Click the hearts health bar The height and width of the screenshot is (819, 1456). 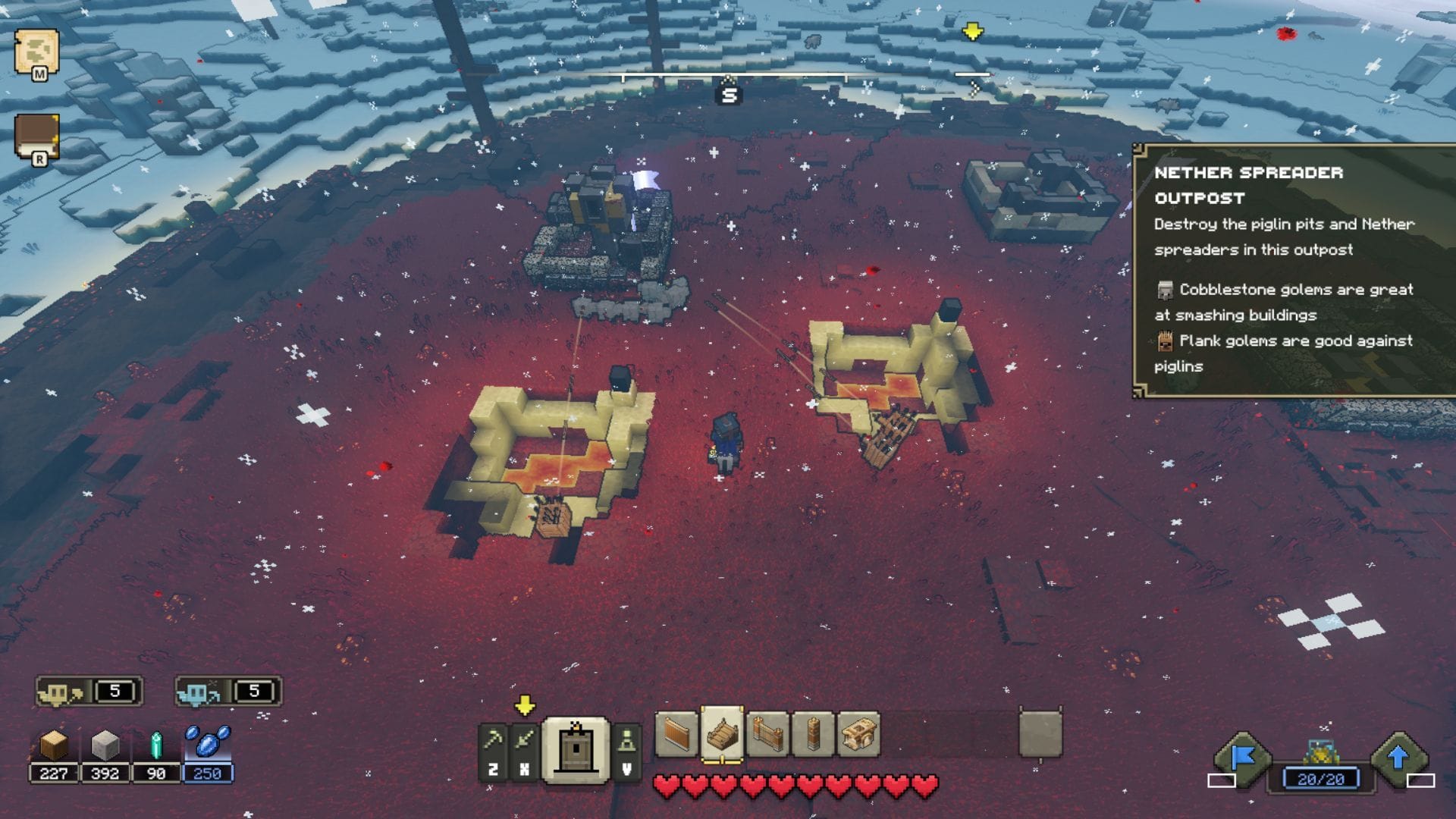tap(794, 786)
